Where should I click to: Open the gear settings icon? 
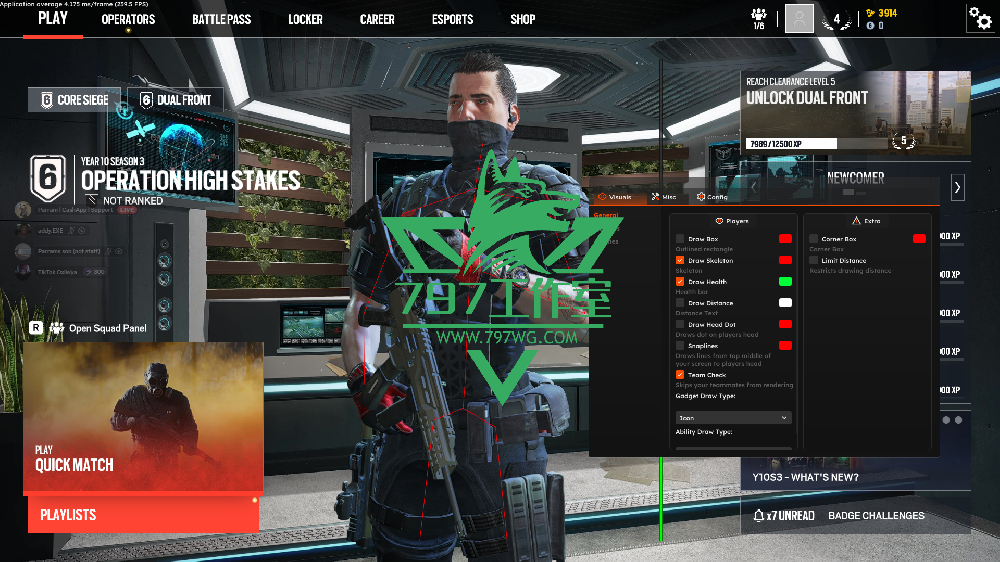[979, 18]
